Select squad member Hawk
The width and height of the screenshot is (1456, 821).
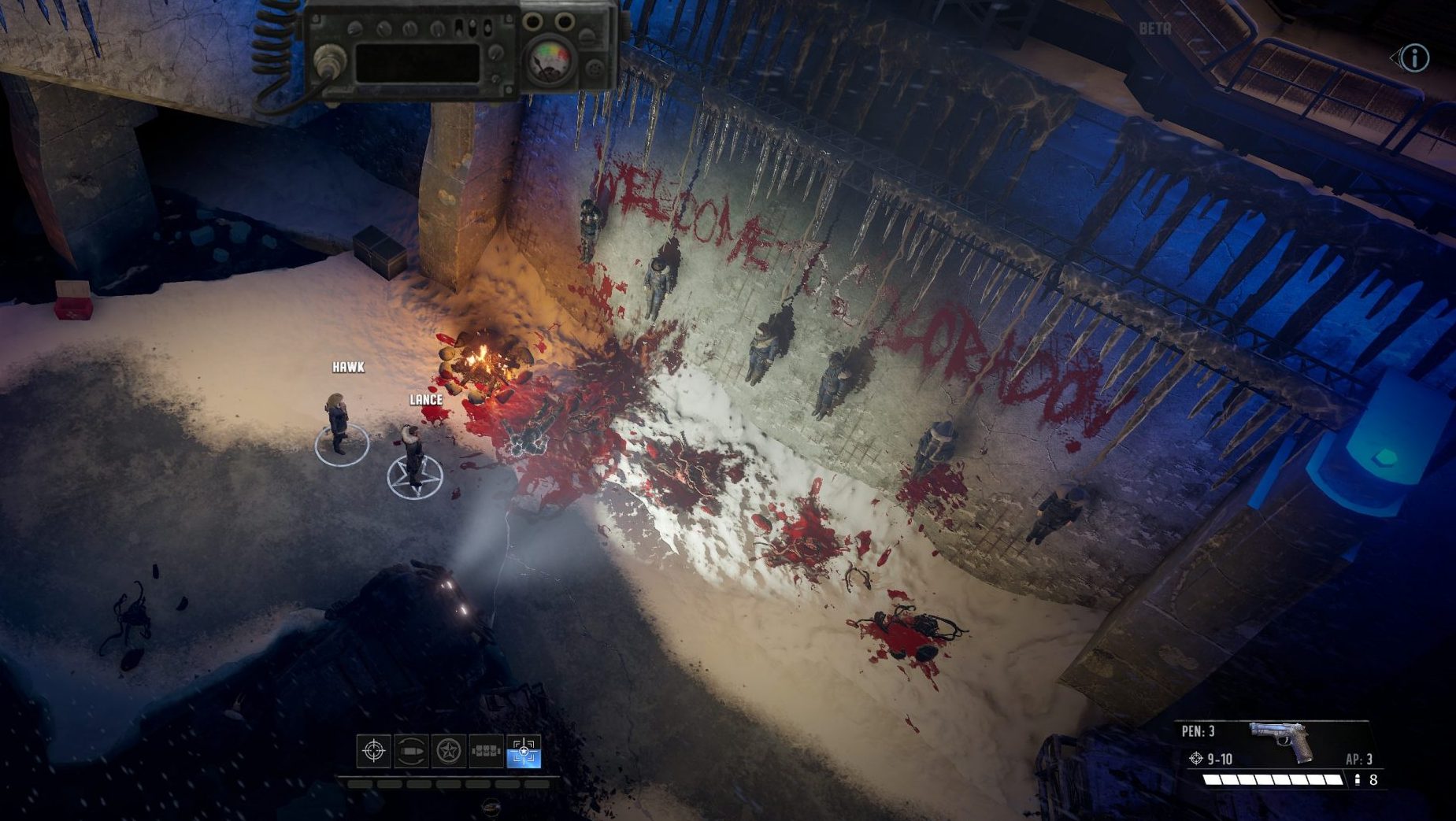click(x=339, y=422)
